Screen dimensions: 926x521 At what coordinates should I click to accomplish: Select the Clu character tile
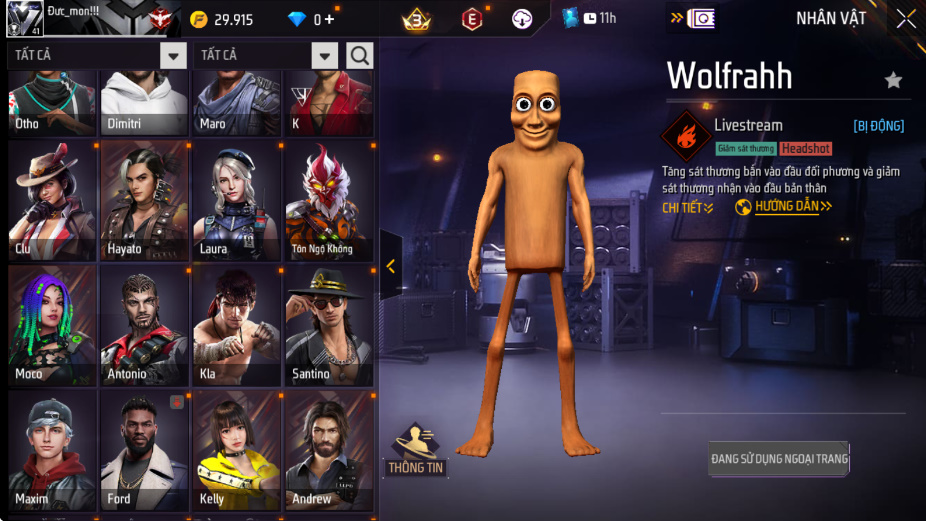coord(52,200)
